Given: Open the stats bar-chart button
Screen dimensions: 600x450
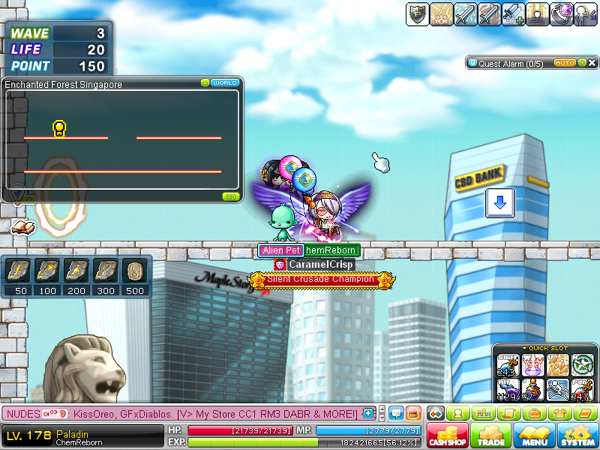Looking at the screenshot, I should point(485,412).
